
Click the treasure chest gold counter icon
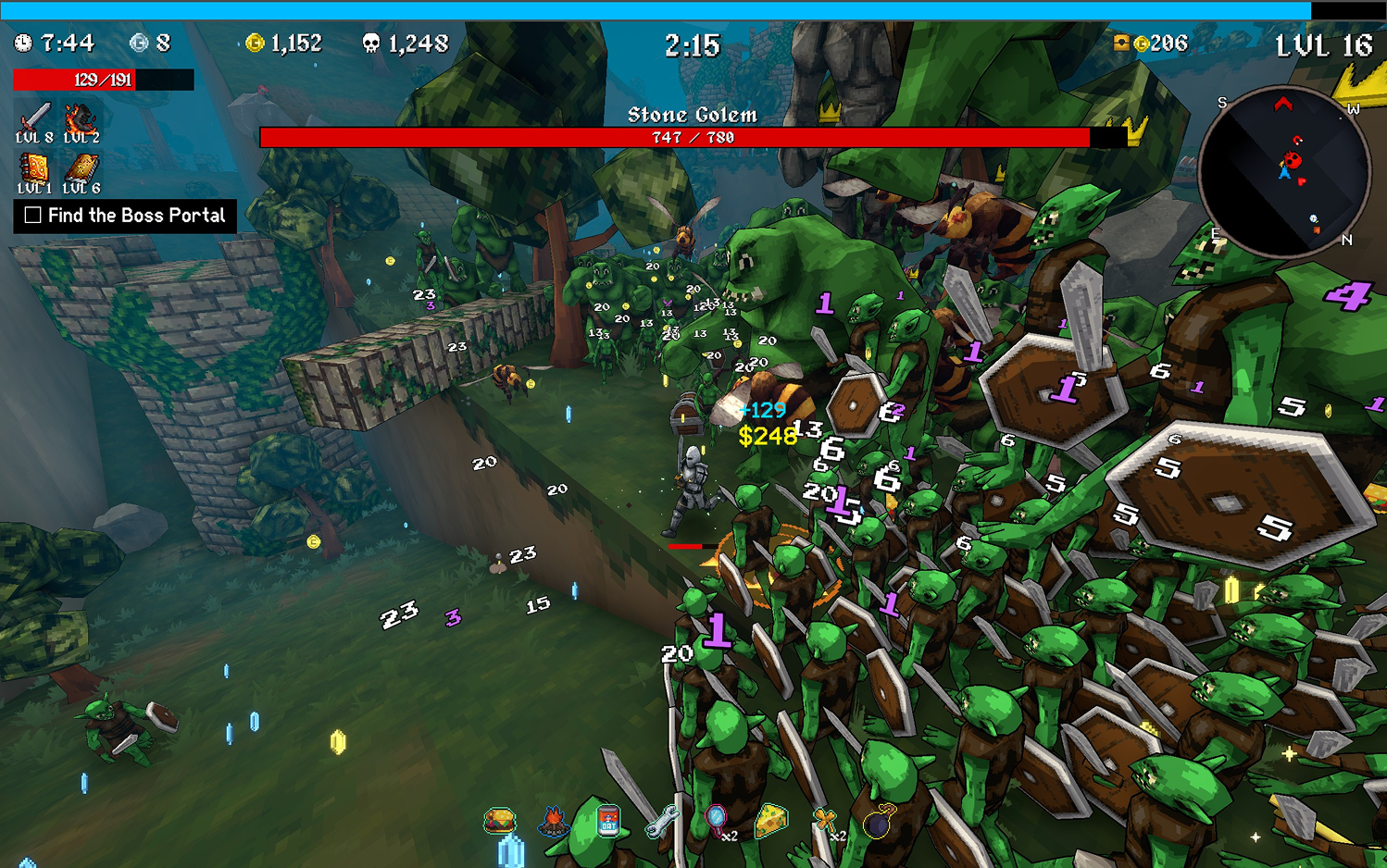tap(1121, 43)
